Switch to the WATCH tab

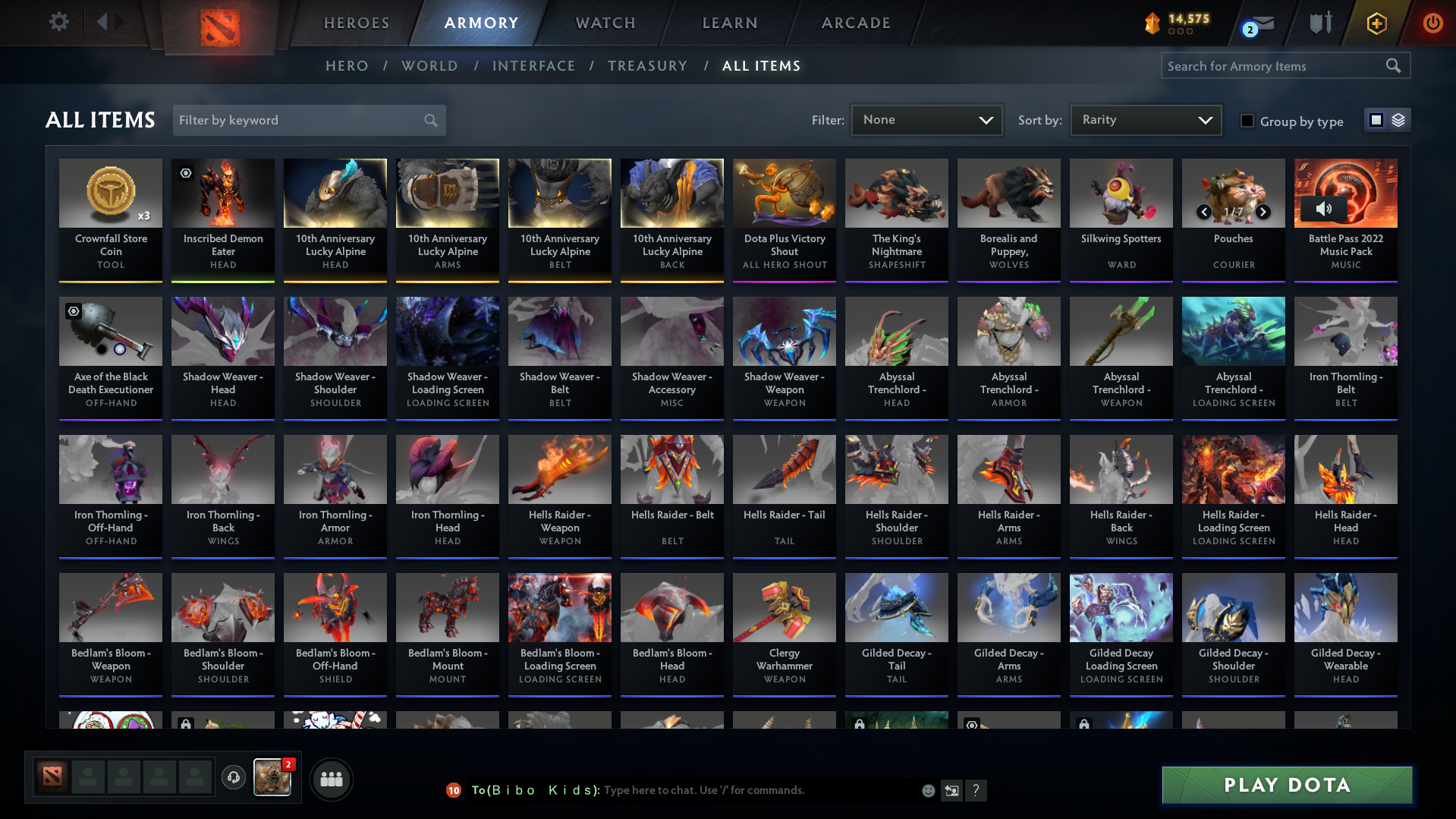(x=604, y=23)
